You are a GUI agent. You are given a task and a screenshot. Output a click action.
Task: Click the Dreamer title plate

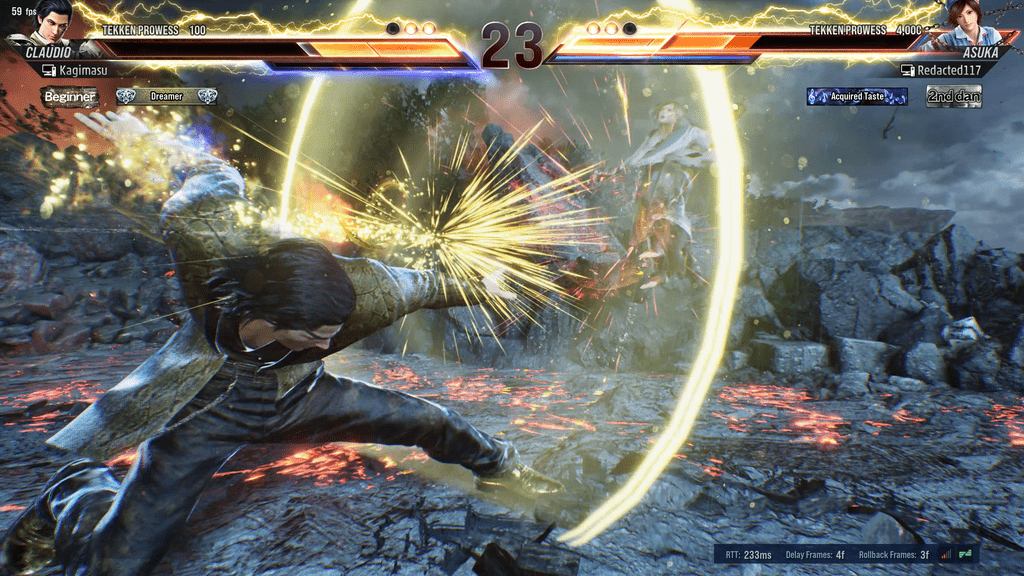pyautogui.click(x=166, y=97)
